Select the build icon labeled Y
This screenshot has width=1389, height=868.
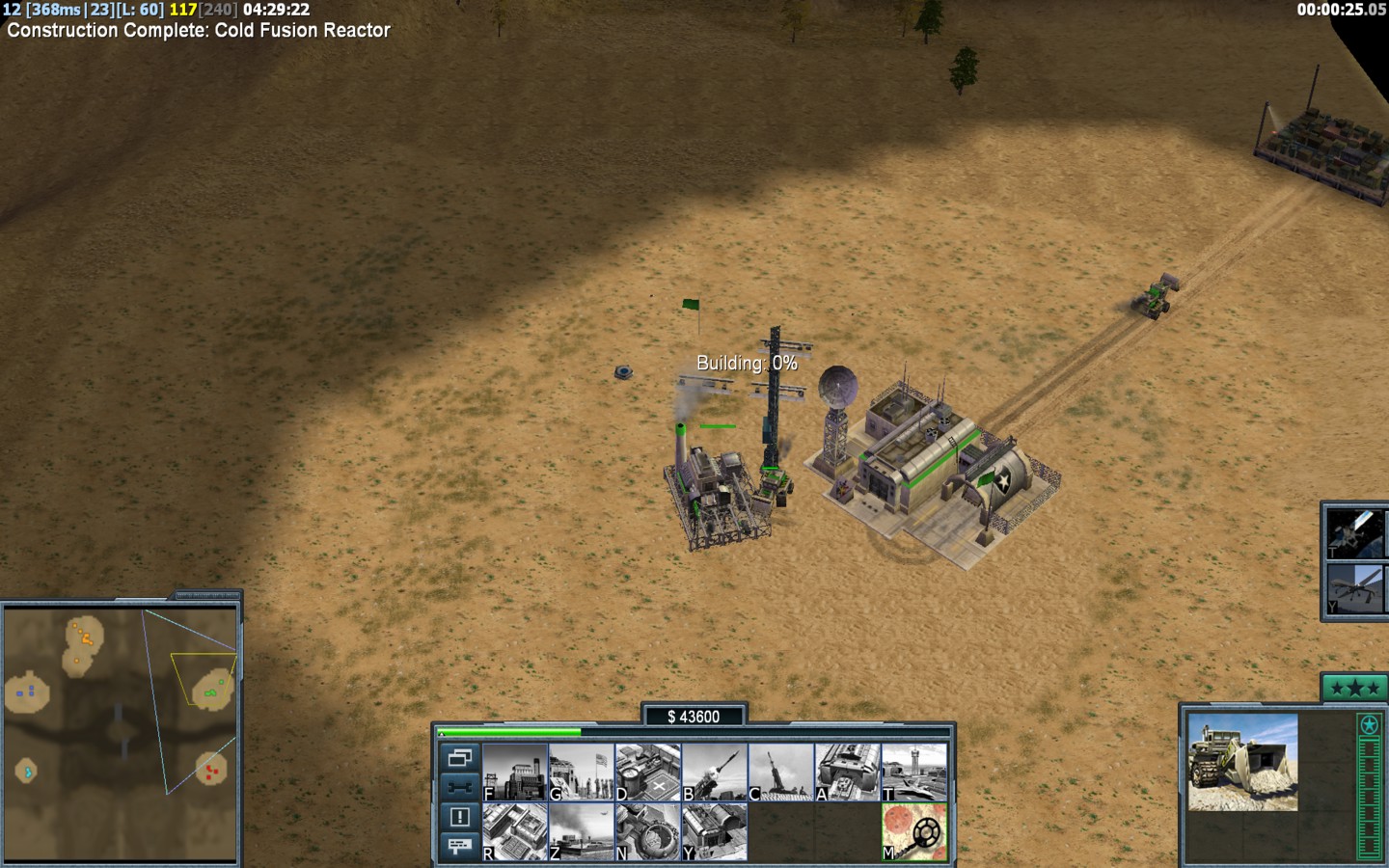(x=715, y=831)
